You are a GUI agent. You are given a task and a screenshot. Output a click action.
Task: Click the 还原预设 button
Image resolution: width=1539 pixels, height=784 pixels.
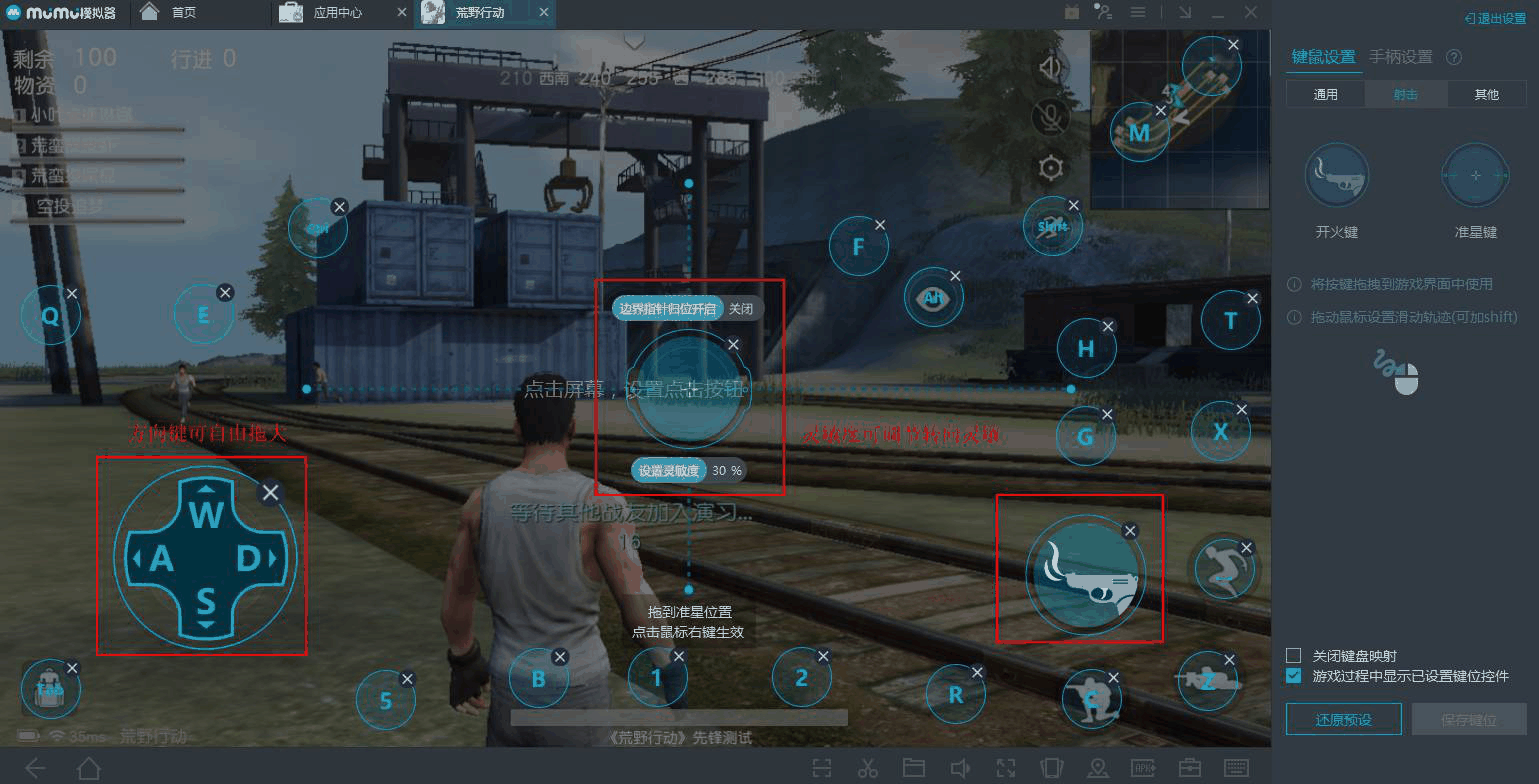pos(1343,719)
